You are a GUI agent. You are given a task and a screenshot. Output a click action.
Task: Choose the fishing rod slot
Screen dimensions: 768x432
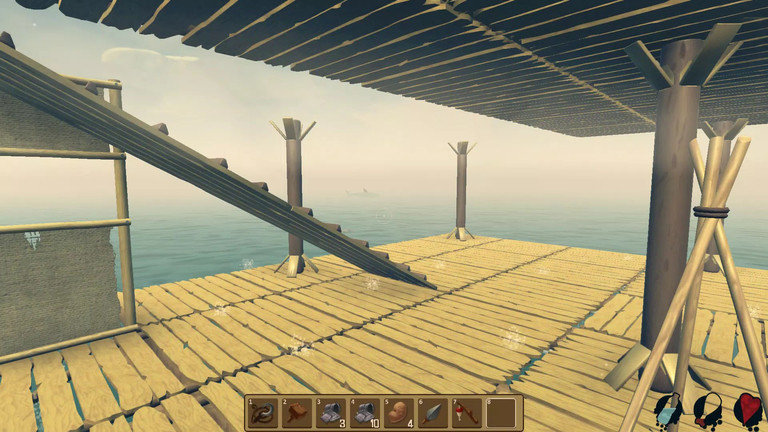[x=467, y=413]
